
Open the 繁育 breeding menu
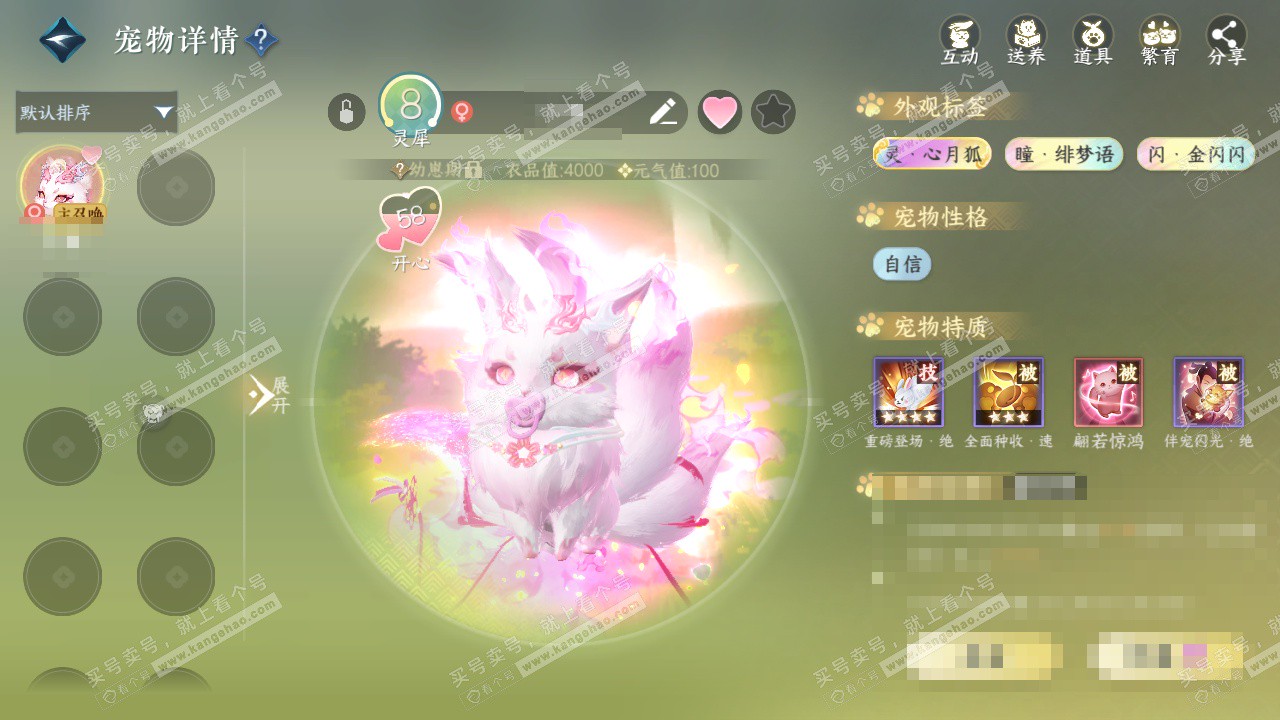pyautogui.click(x=1160, y=40)
